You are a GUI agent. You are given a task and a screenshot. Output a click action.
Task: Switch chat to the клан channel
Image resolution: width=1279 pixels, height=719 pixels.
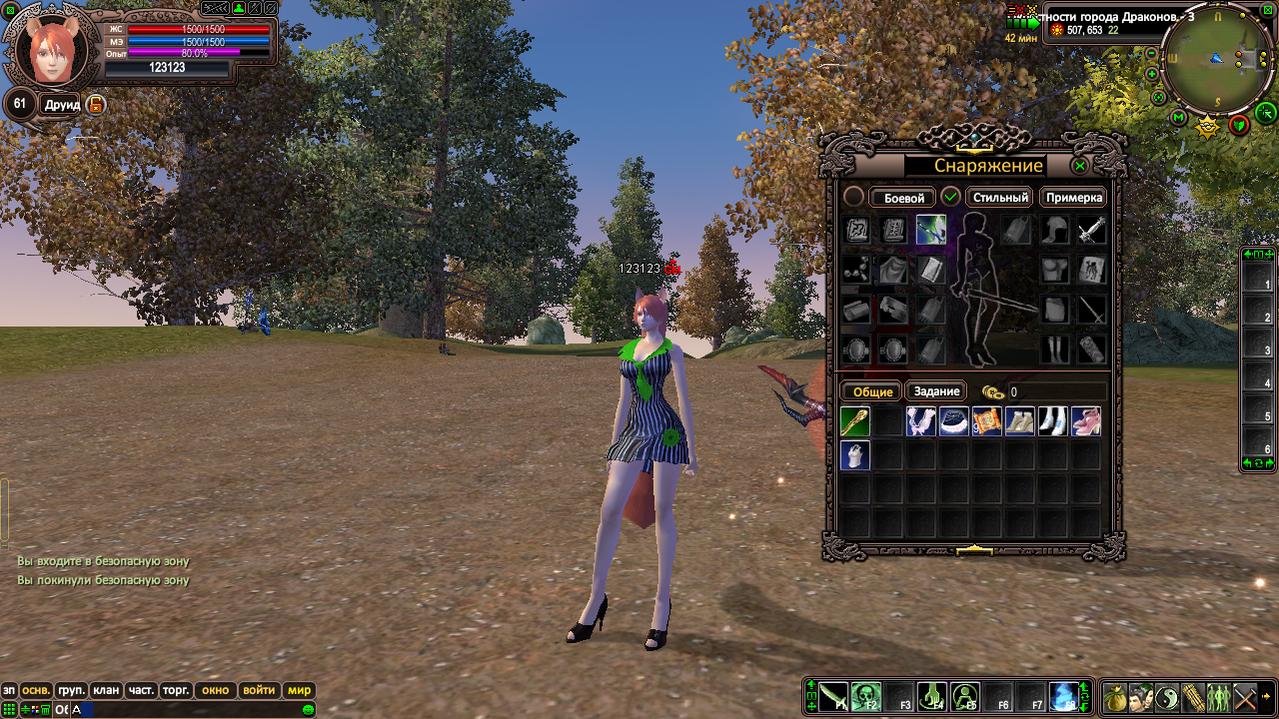pyautogui.click(x=105, y=690)
